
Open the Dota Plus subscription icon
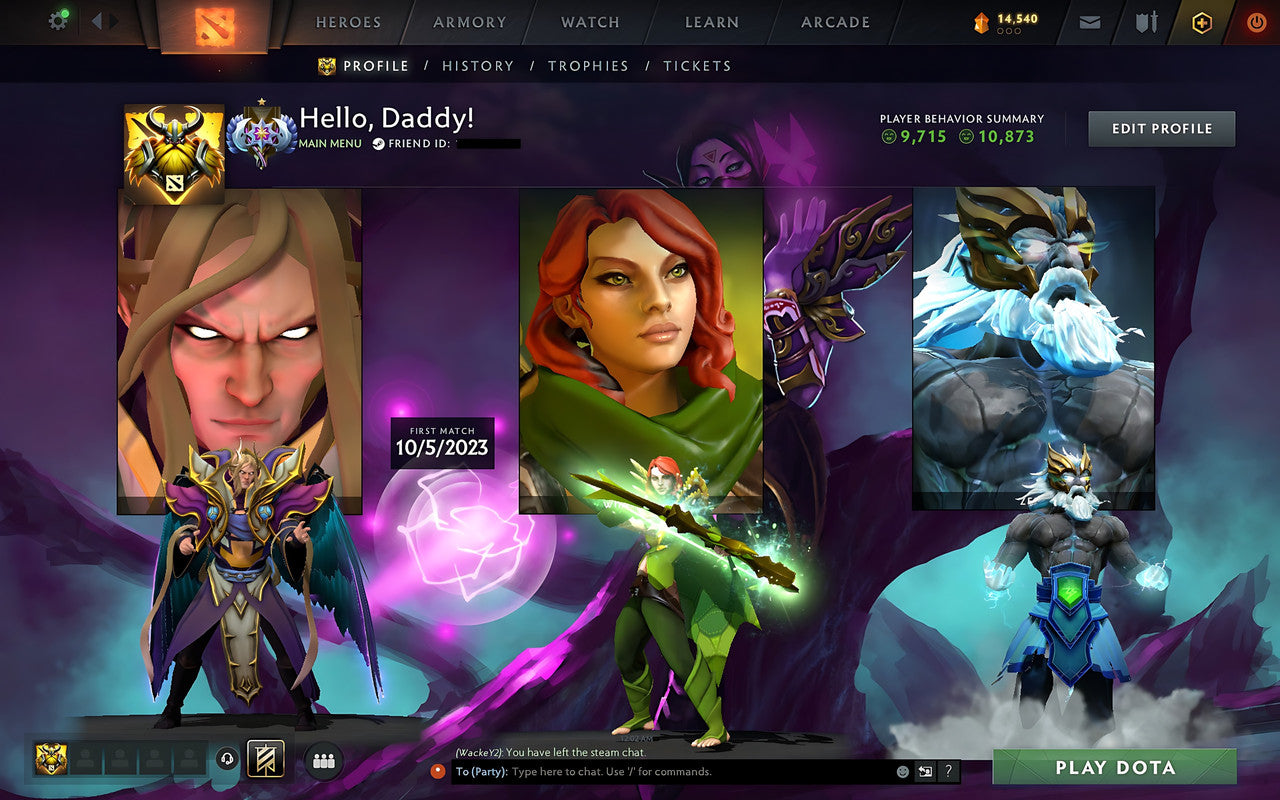click(1201, 22)
